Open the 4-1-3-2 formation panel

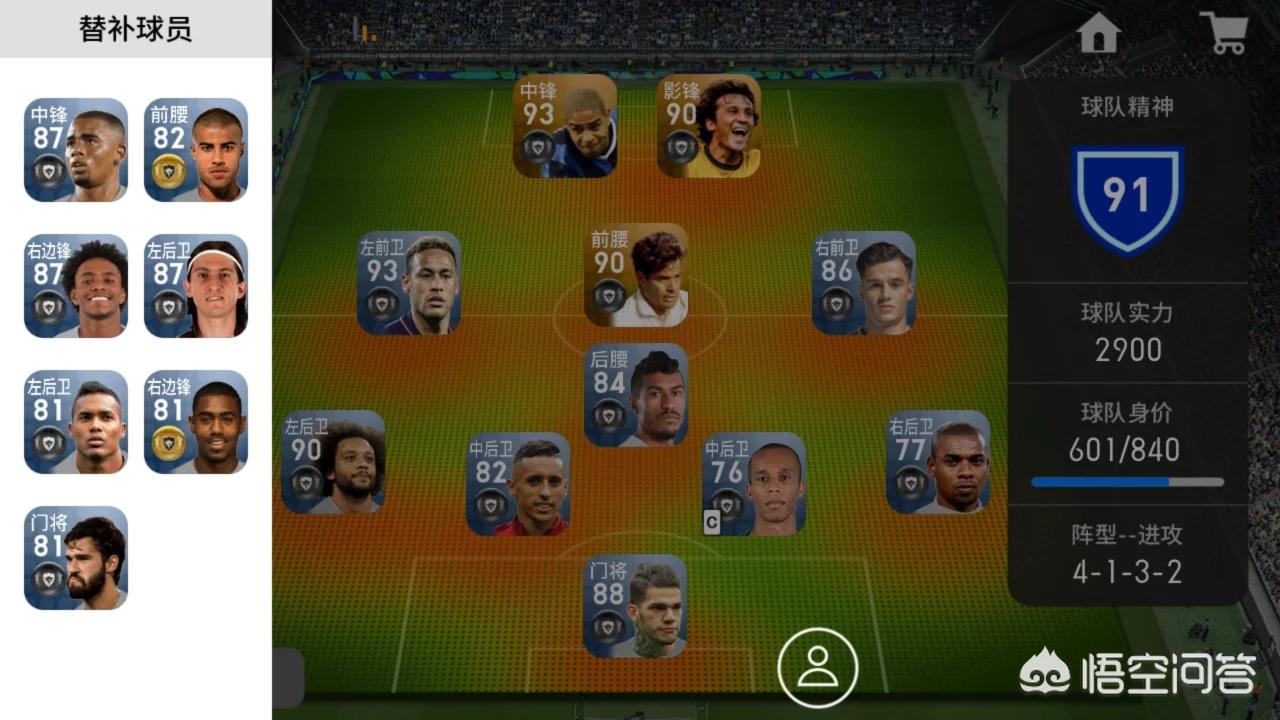1127,555
